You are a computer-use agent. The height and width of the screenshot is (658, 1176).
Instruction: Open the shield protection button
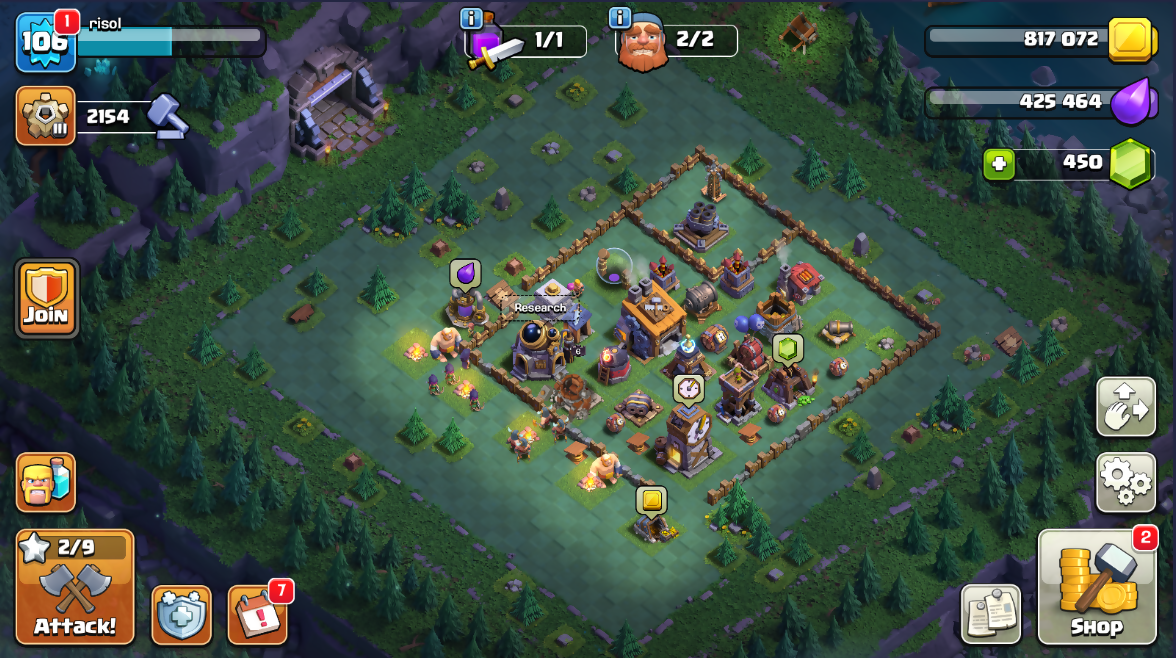point(181,614)
